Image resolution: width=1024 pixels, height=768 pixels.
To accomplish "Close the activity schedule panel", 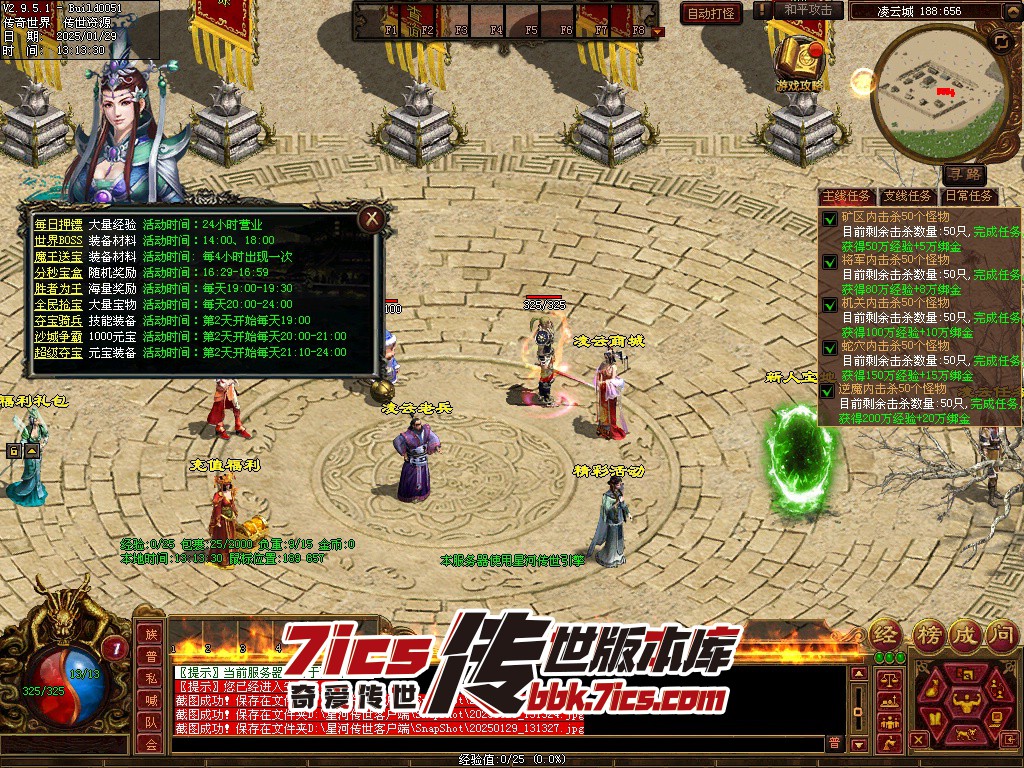I will pyautogui.click(x=372, y=218).
